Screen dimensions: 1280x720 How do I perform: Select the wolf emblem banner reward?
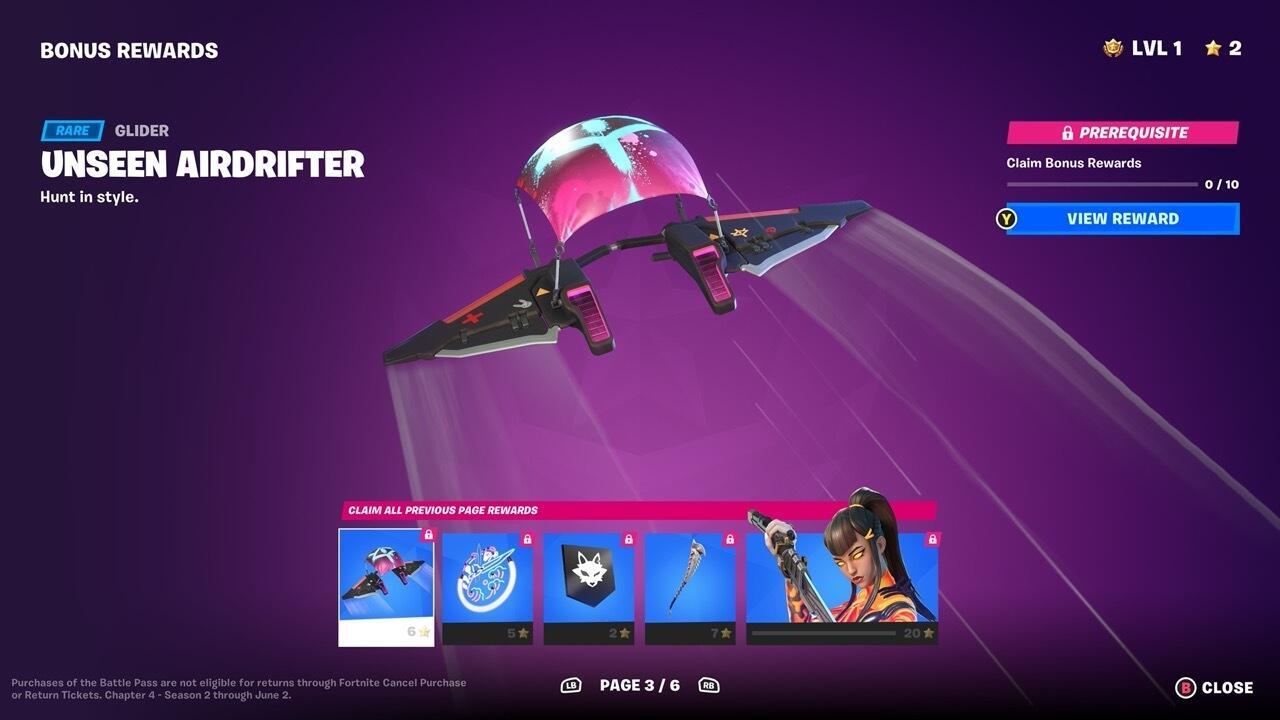[590, 580]
